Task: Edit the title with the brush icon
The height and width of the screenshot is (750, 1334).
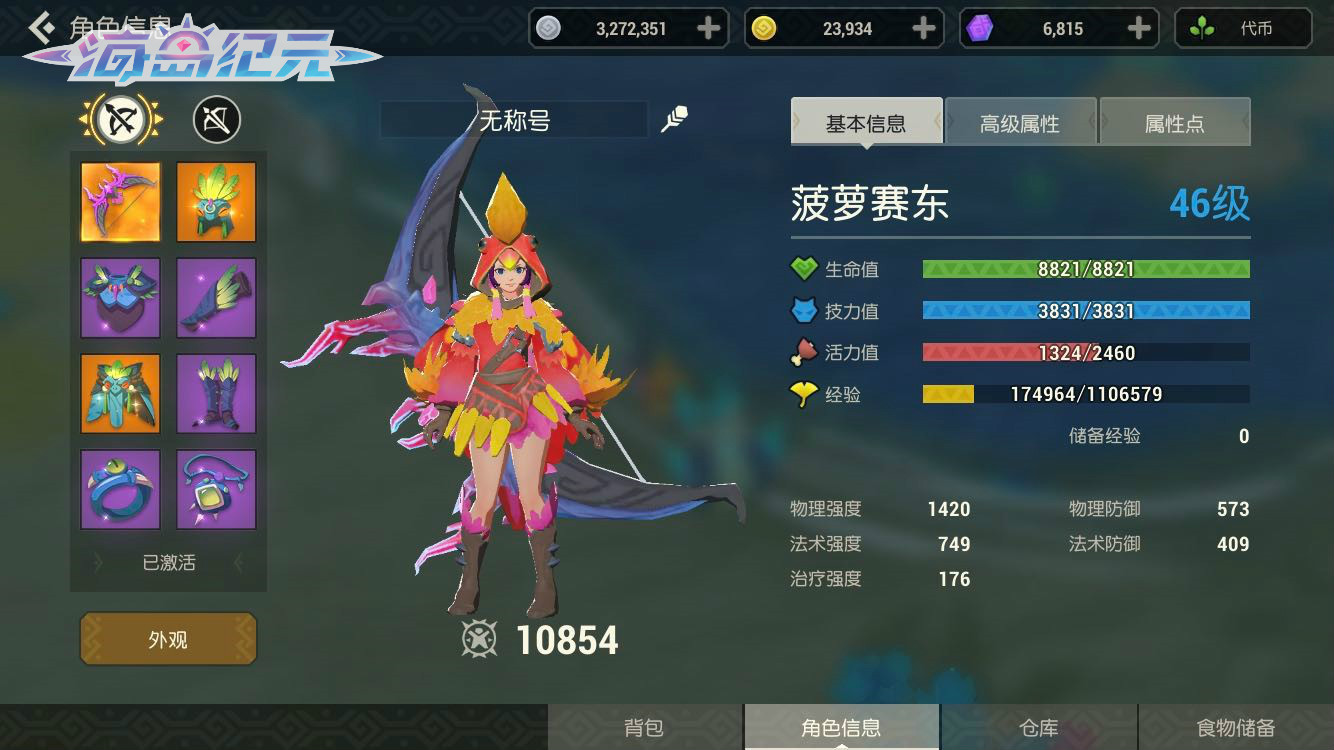Action: point(675,121)
